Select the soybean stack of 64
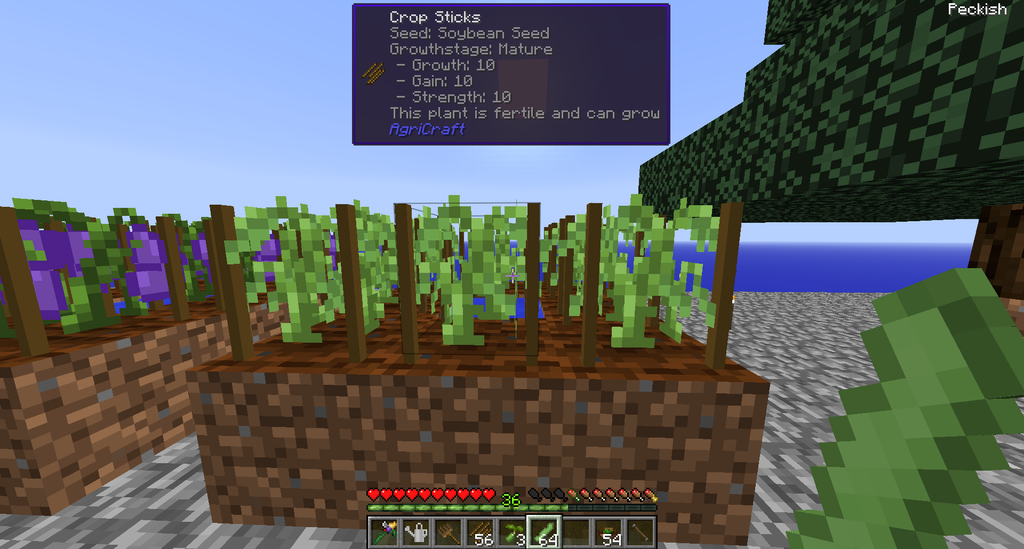The width and height of the screenshot is (1024, 549). (543, 532)
